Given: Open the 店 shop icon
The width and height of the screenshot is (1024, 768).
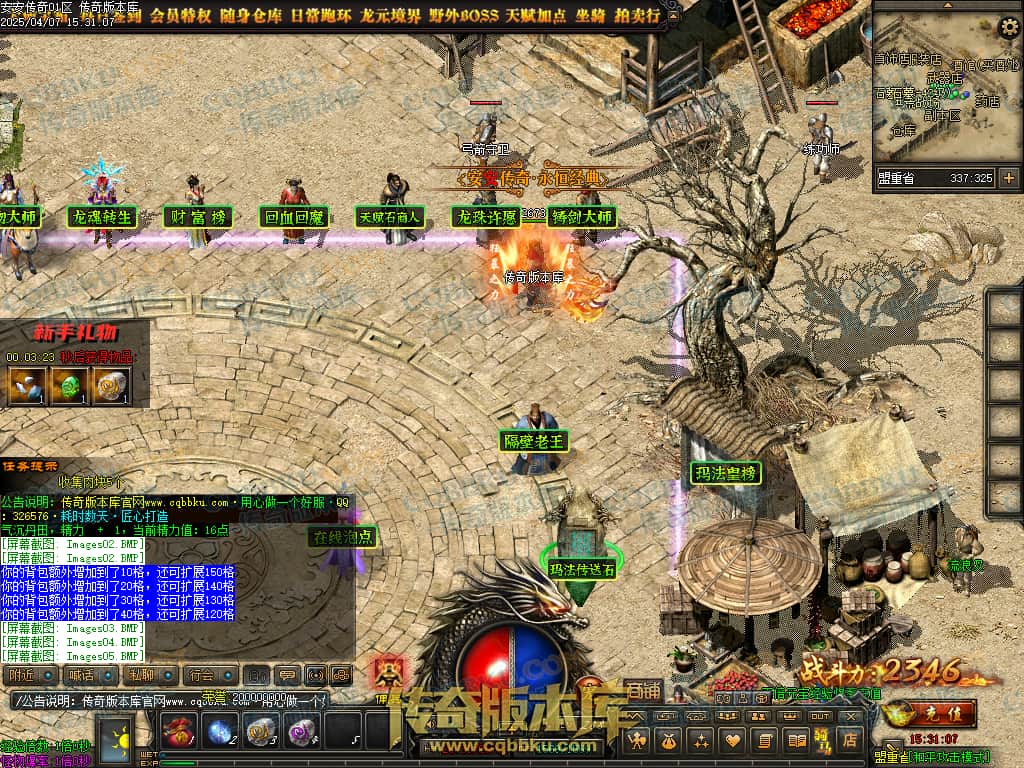Looking at the screenshot, I should (x=851, y=741).
